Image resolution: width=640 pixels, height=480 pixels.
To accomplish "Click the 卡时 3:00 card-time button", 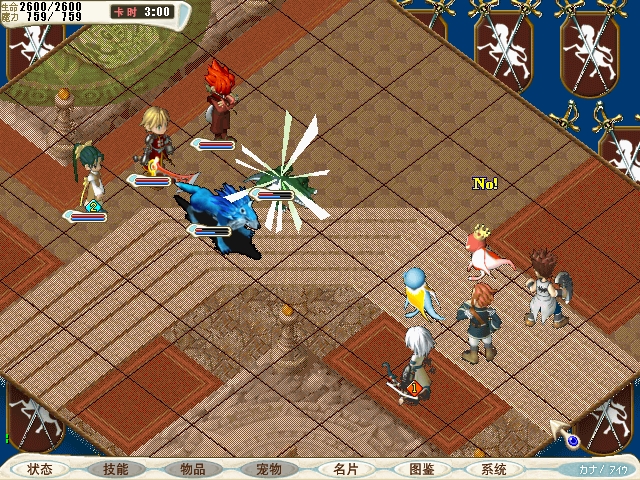I will (141, 12).
